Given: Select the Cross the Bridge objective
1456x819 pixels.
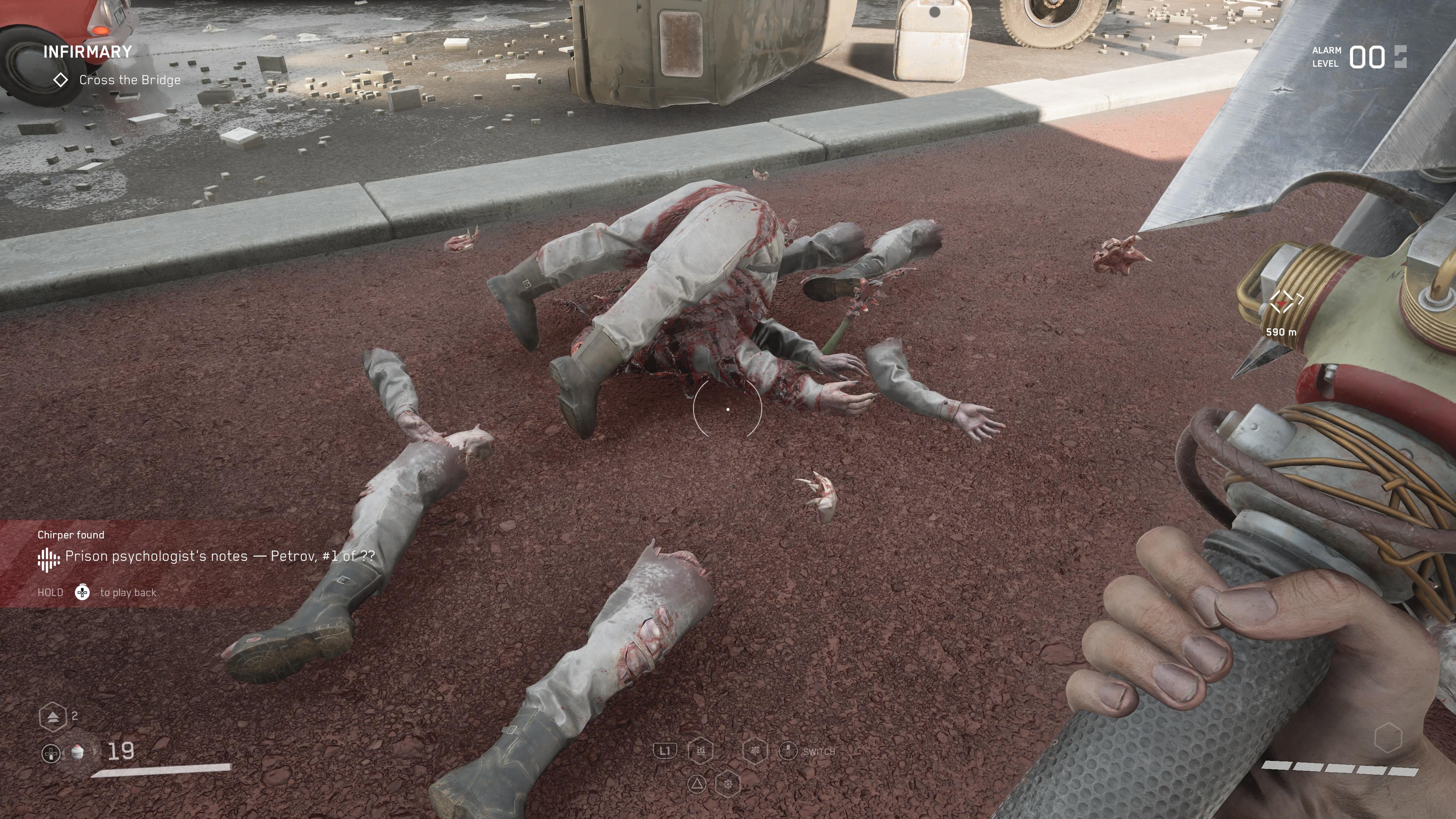Looking at the screenshot, I should 129,80.
